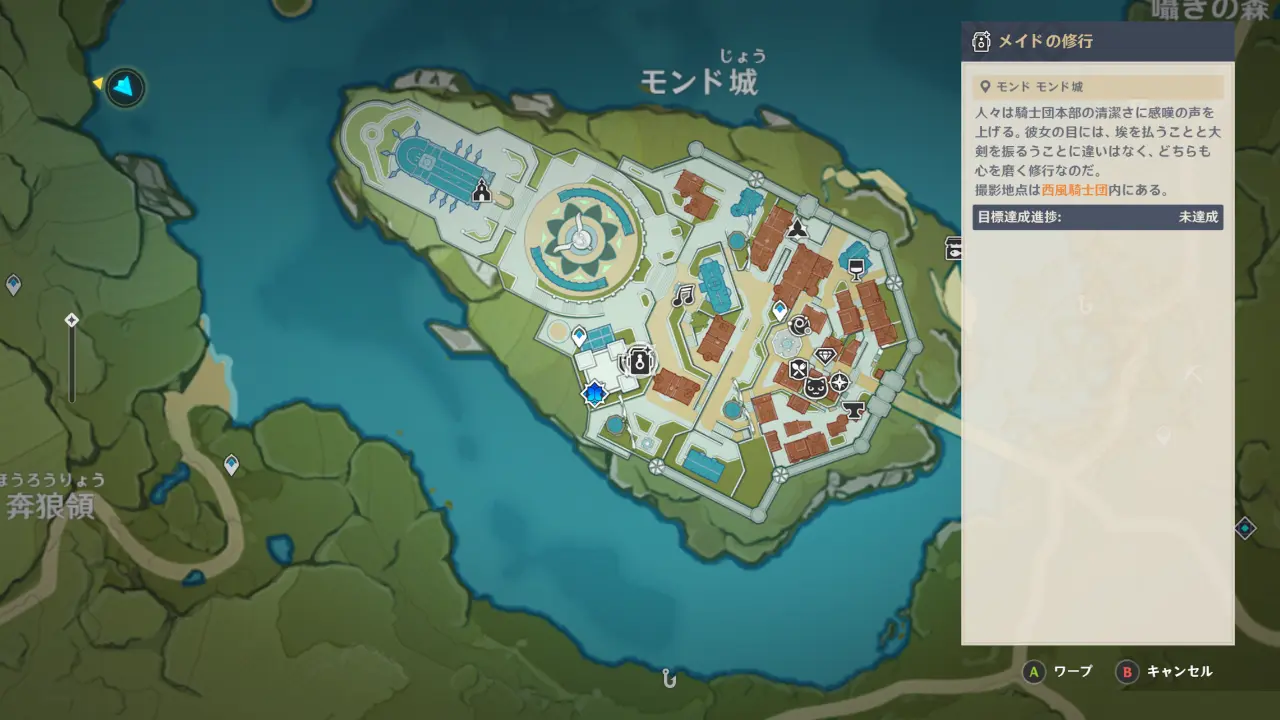Image resolution: width=1280 pixels, height=720 pixels.
Task: Click the fork and spoon restaurant marker
Action: (x=797, y=370)
